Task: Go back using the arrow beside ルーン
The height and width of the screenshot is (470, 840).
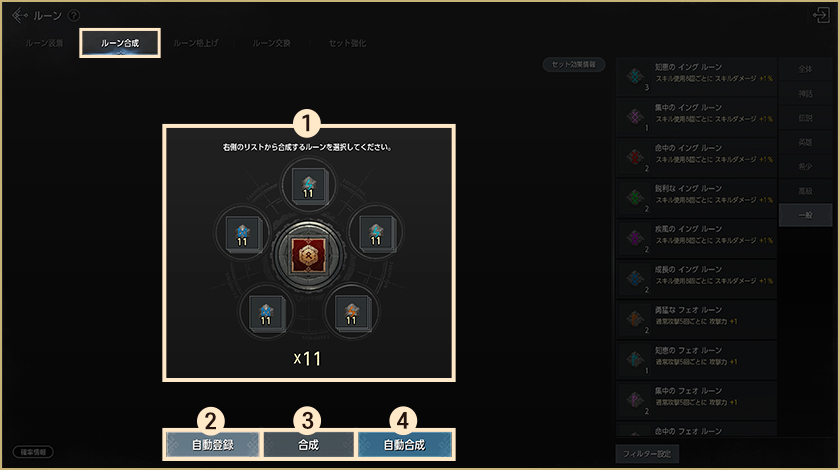Action: tap(20, 15)
